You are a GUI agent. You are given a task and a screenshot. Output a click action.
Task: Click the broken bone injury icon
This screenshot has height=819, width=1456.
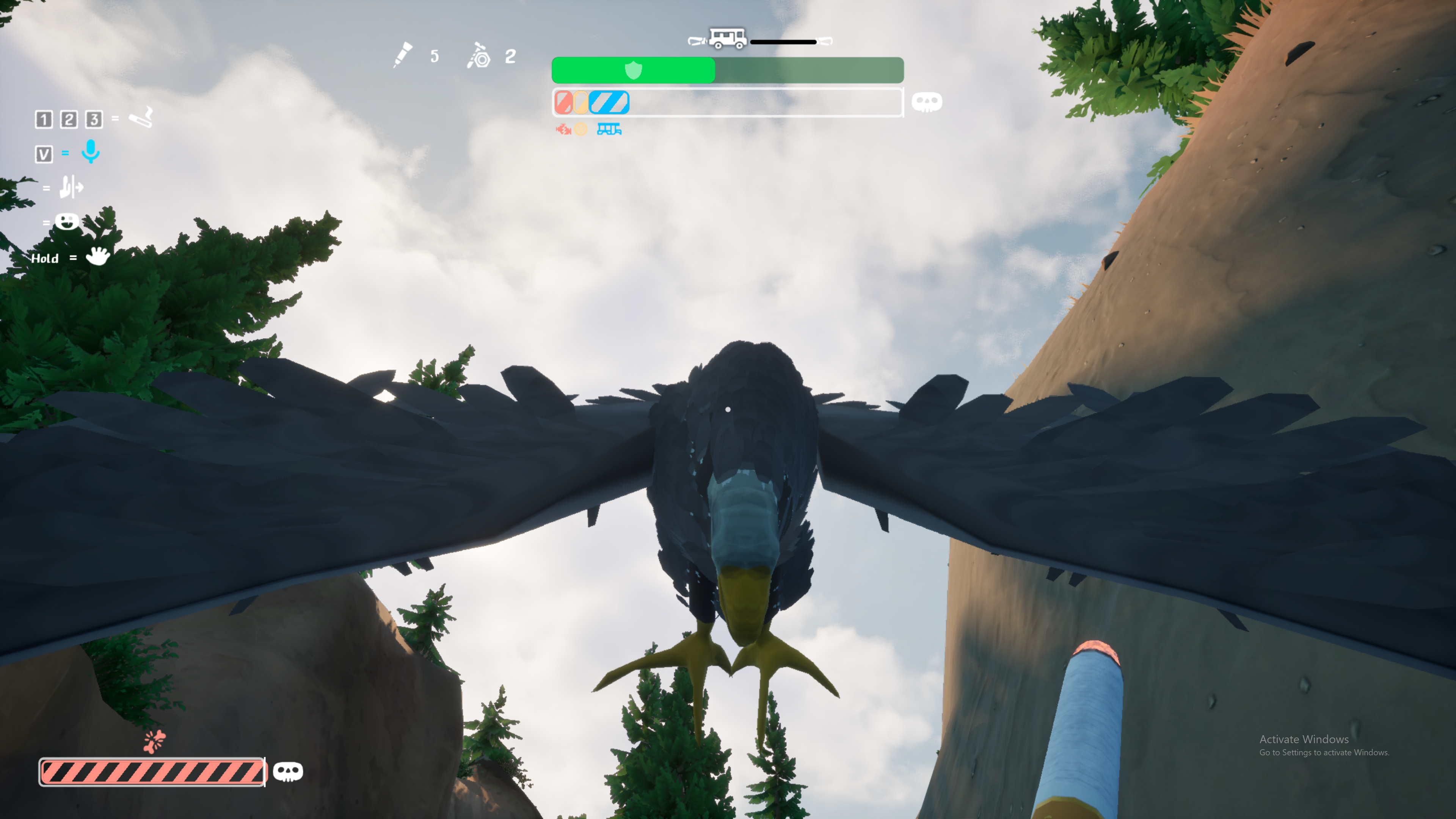tap(154, 741)
